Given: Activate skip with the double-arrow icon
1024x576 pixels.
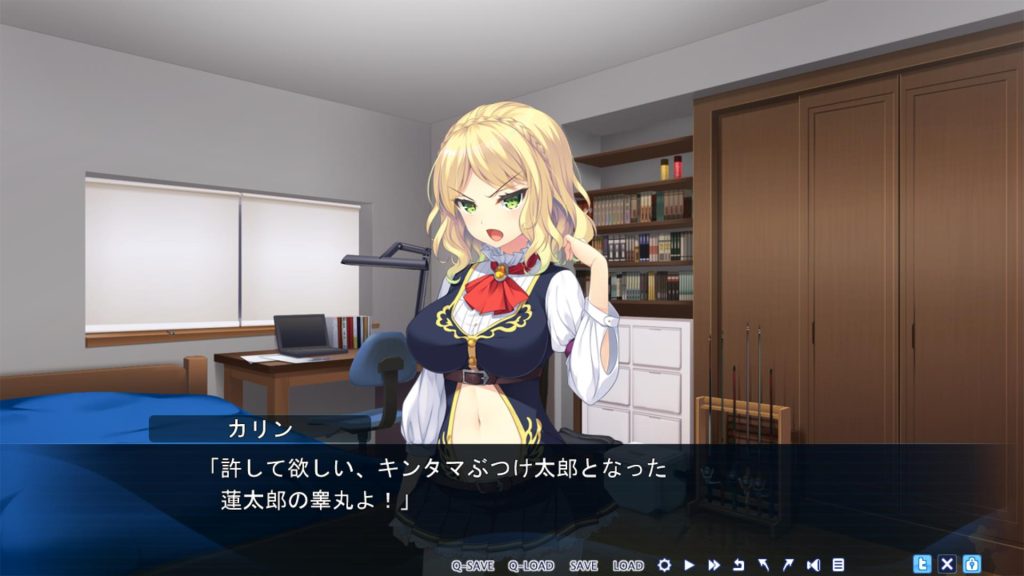Looking at the screenshot, I should tap(714, 565).
